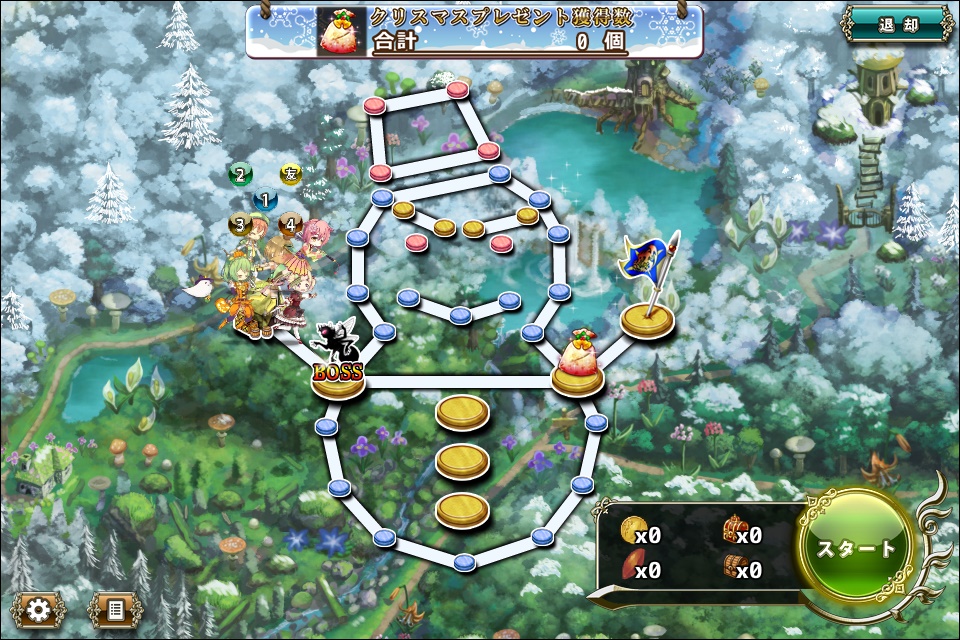960x640 pixels.
Task: Select the 退却 retreat button
Action: click(896, 25)
